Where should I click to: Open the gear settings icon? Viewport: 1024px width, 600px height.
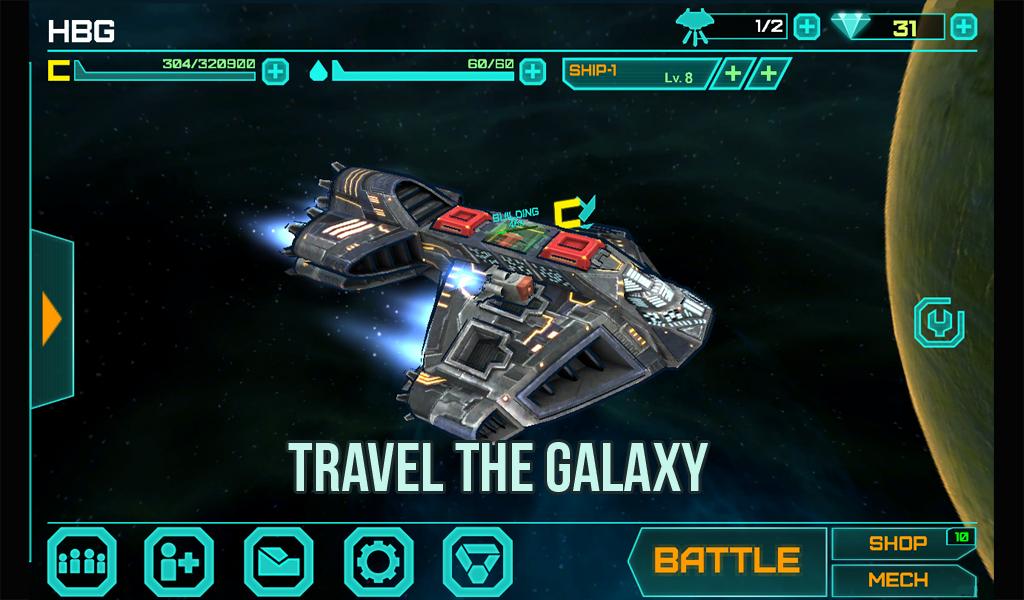coord(379,560)
